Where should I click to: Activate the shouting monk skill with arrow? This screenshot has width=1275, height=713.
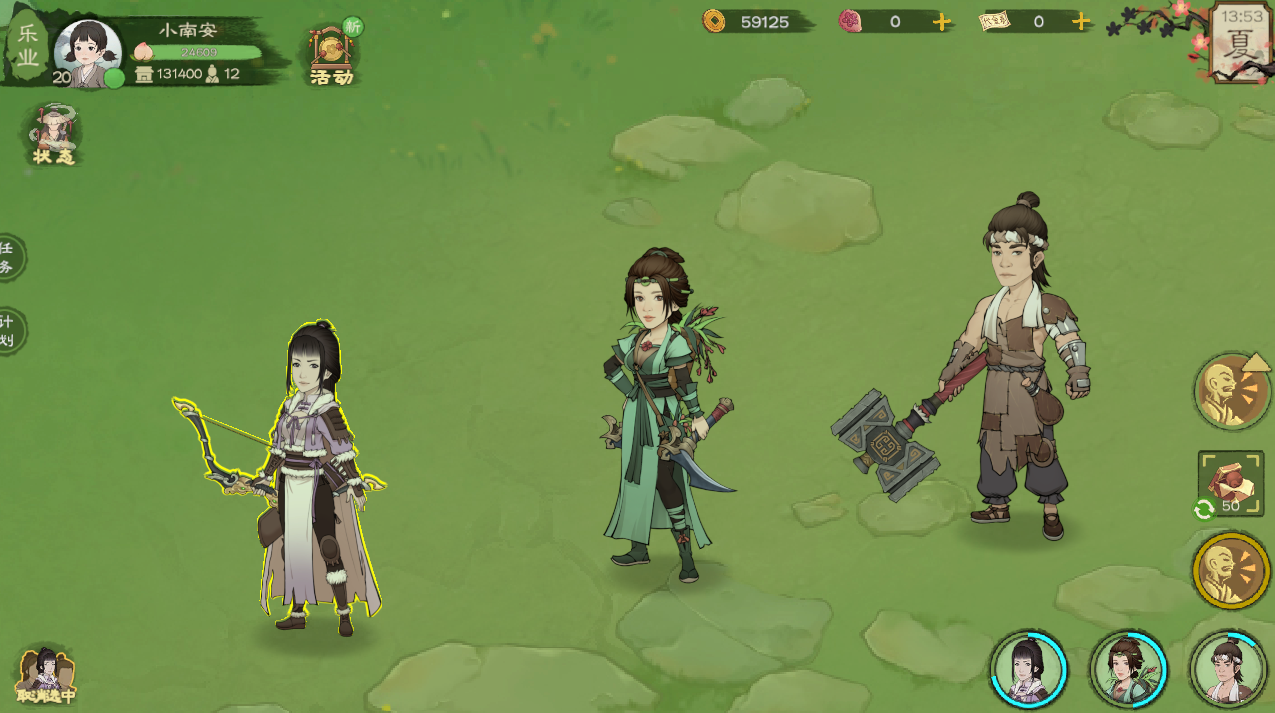[x=1232, y=391]
